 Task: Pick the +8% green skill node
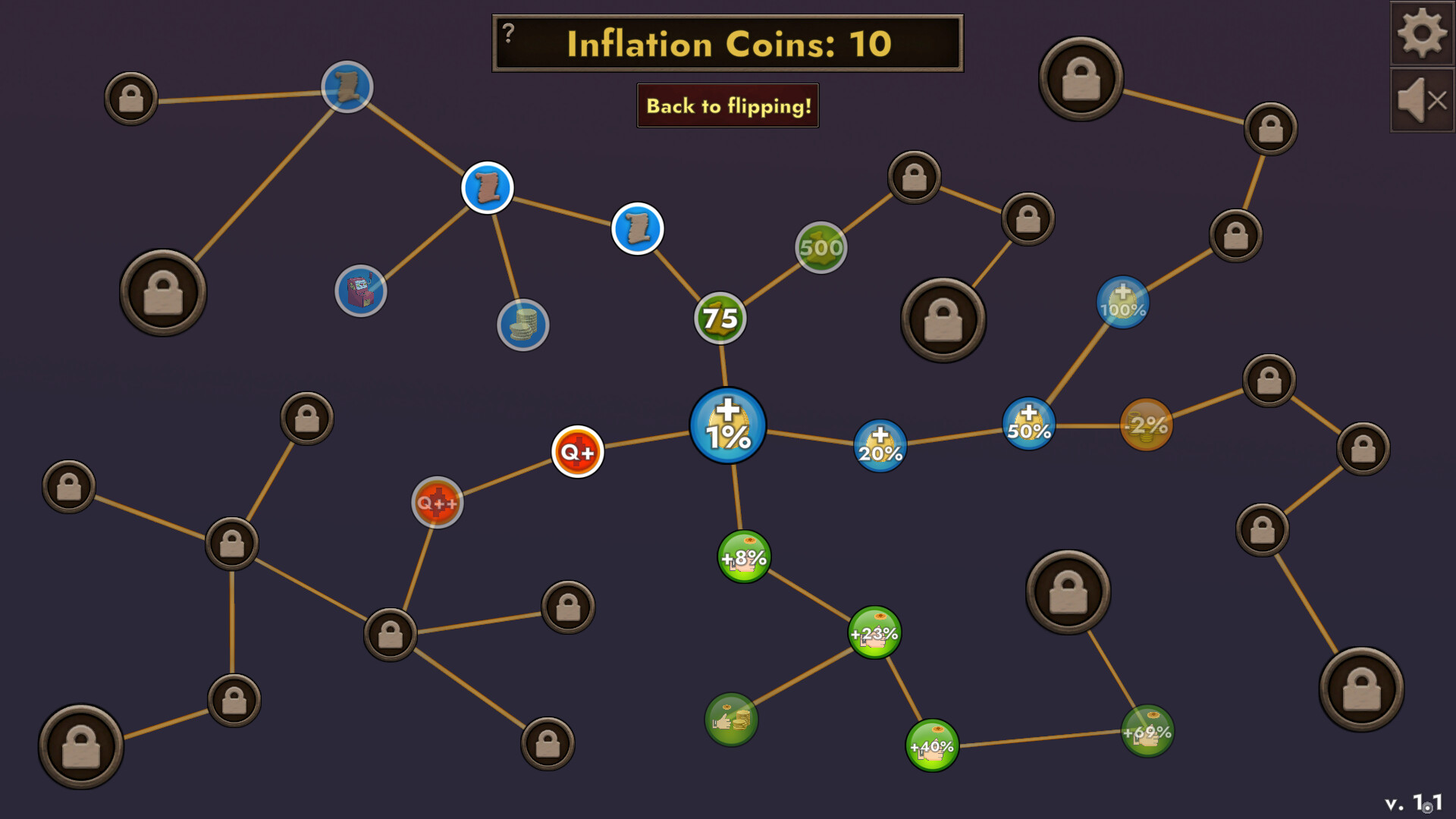coord(744,557)
